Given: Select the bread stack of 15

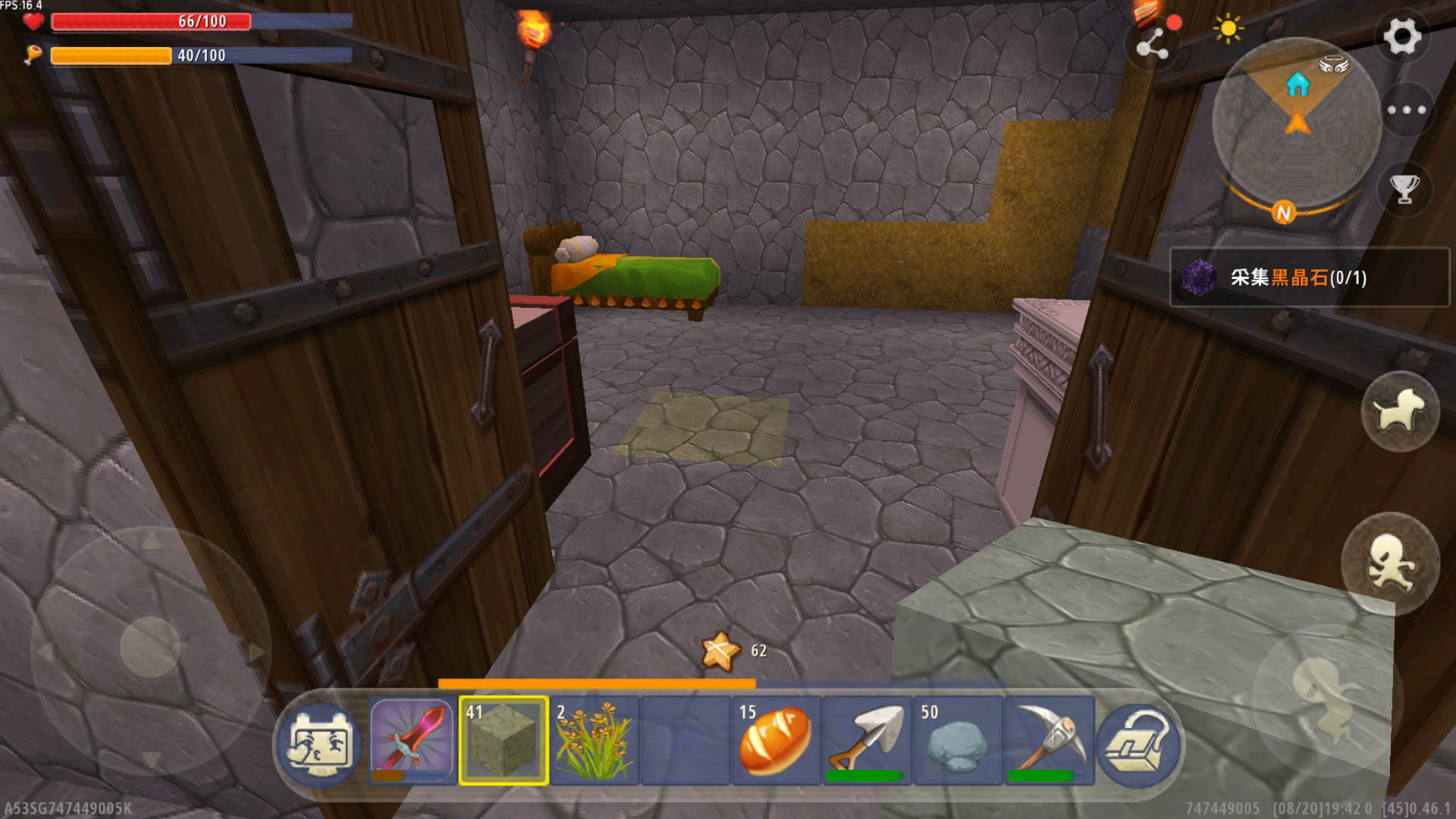Looking at the screenshot, I should tap(775, 741).
